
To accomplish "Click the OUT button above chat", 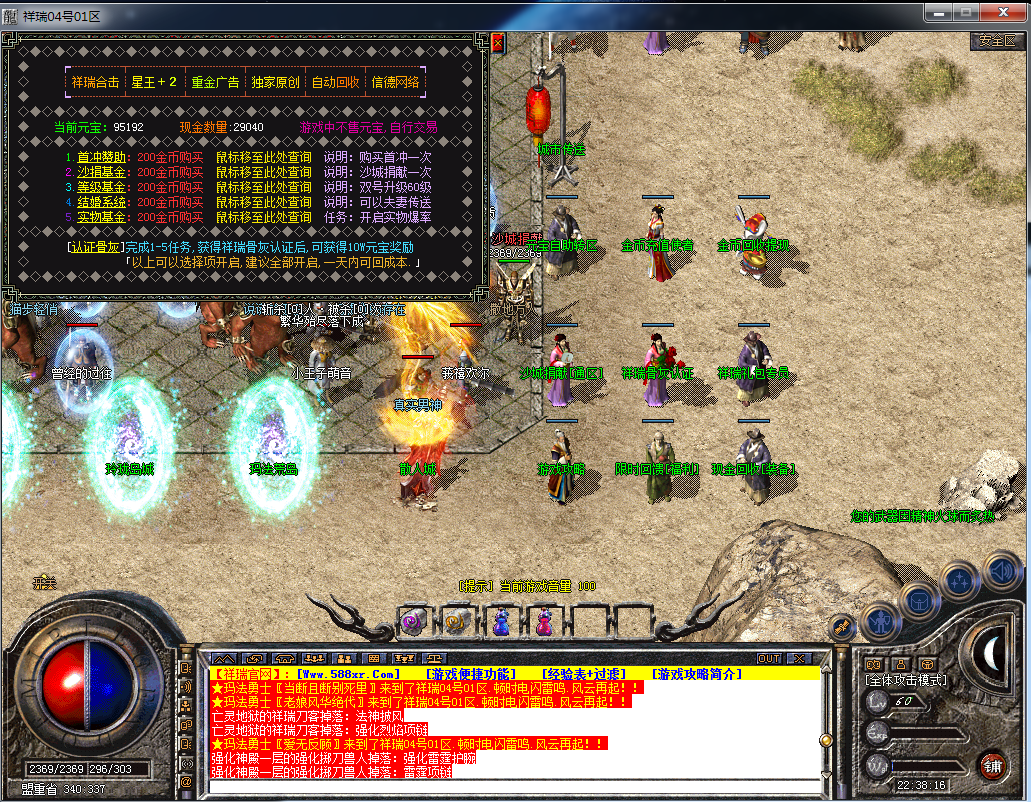I will click(769, 659).
